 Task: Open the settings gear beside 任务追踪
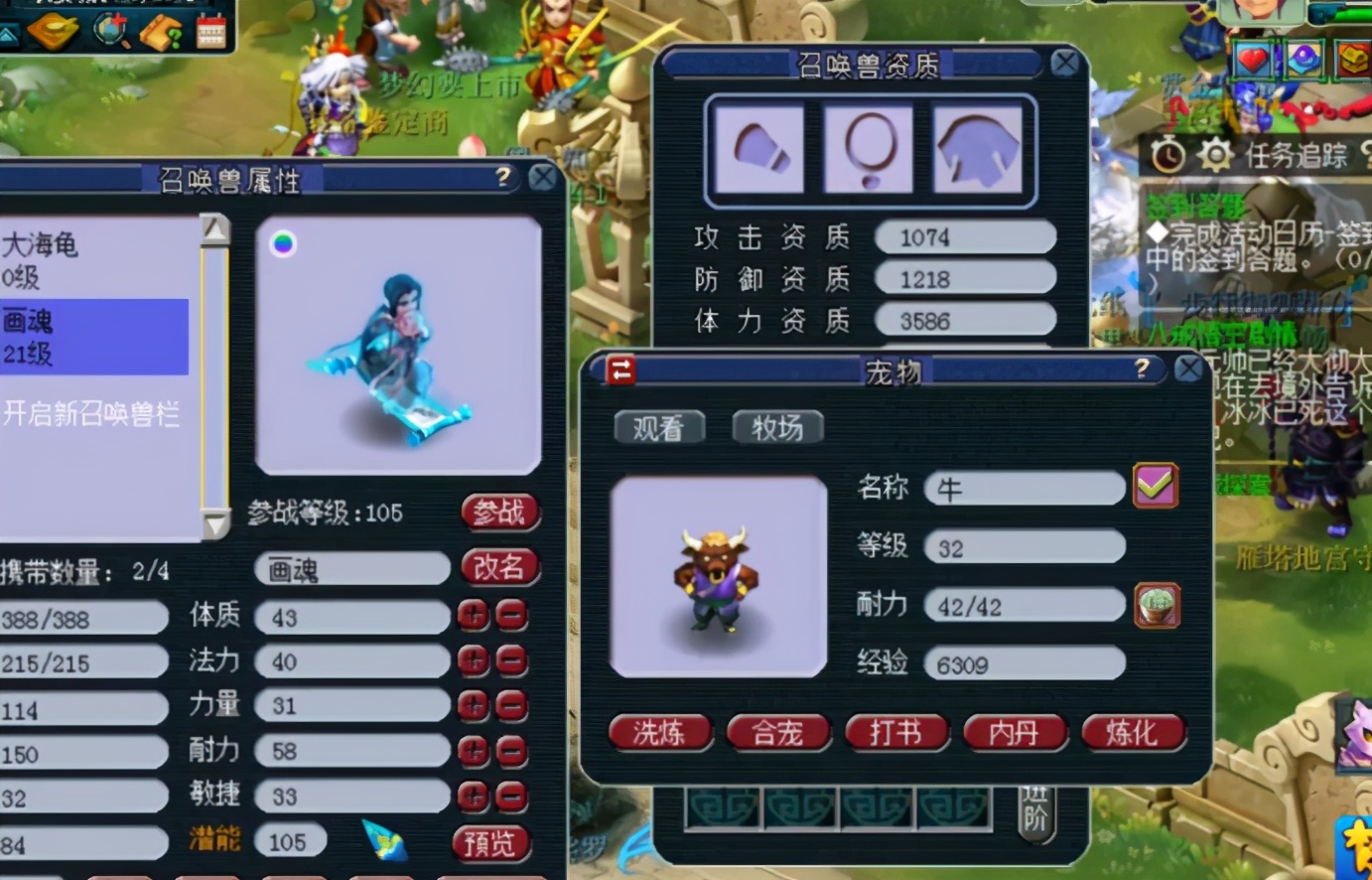point(1216,154)
